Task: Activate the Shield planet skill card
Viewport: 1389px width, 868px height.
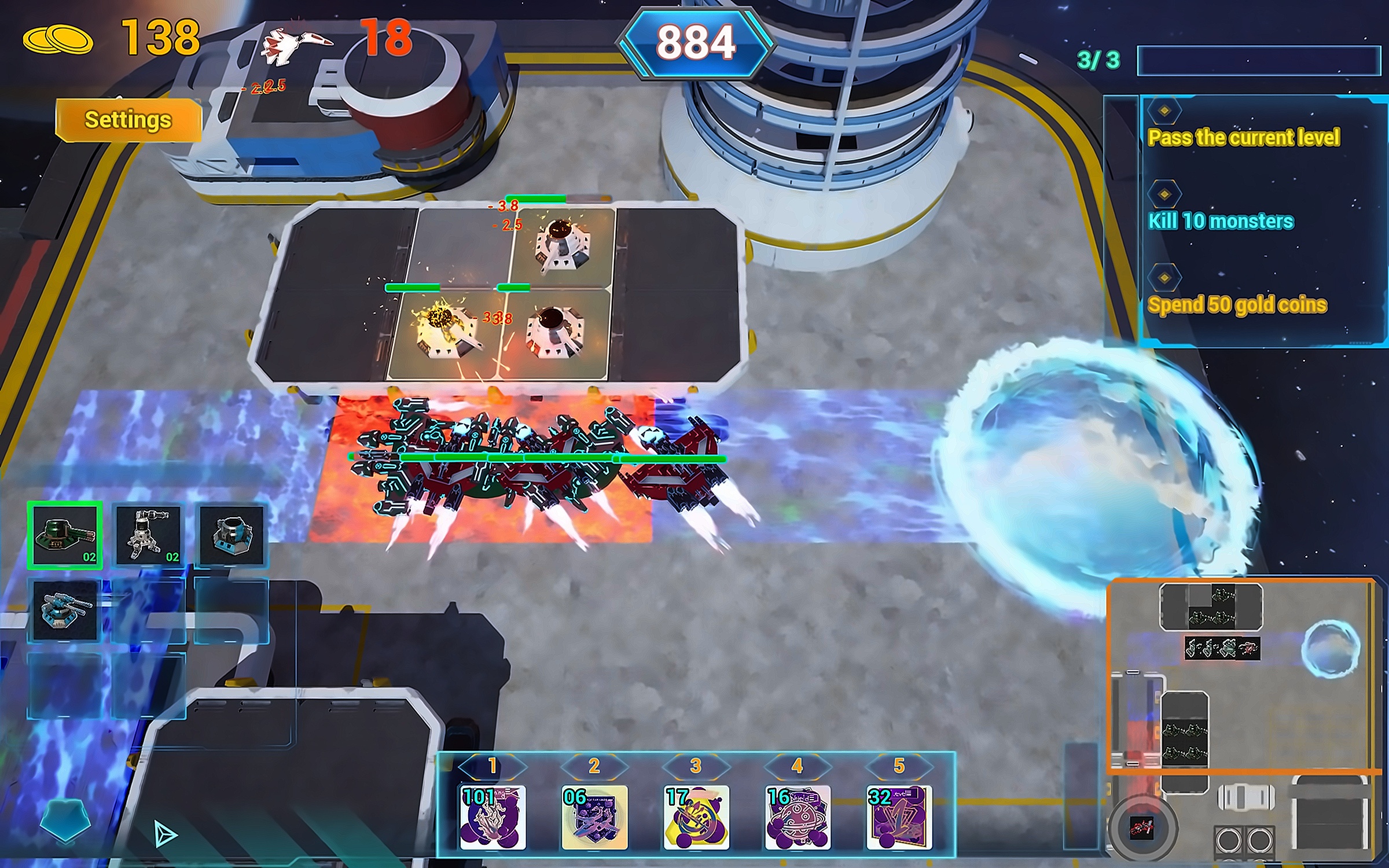Action: (x=798, y=816)
